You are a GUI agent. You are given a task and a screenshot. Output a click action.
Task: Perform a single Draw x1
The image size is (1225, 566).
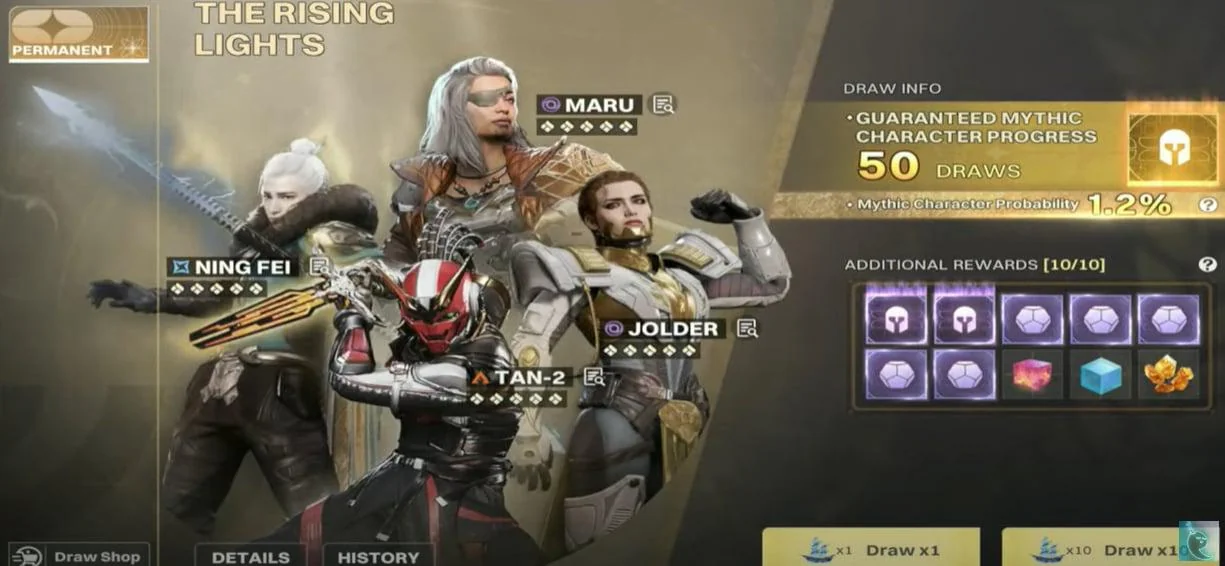tap(870, 549)
